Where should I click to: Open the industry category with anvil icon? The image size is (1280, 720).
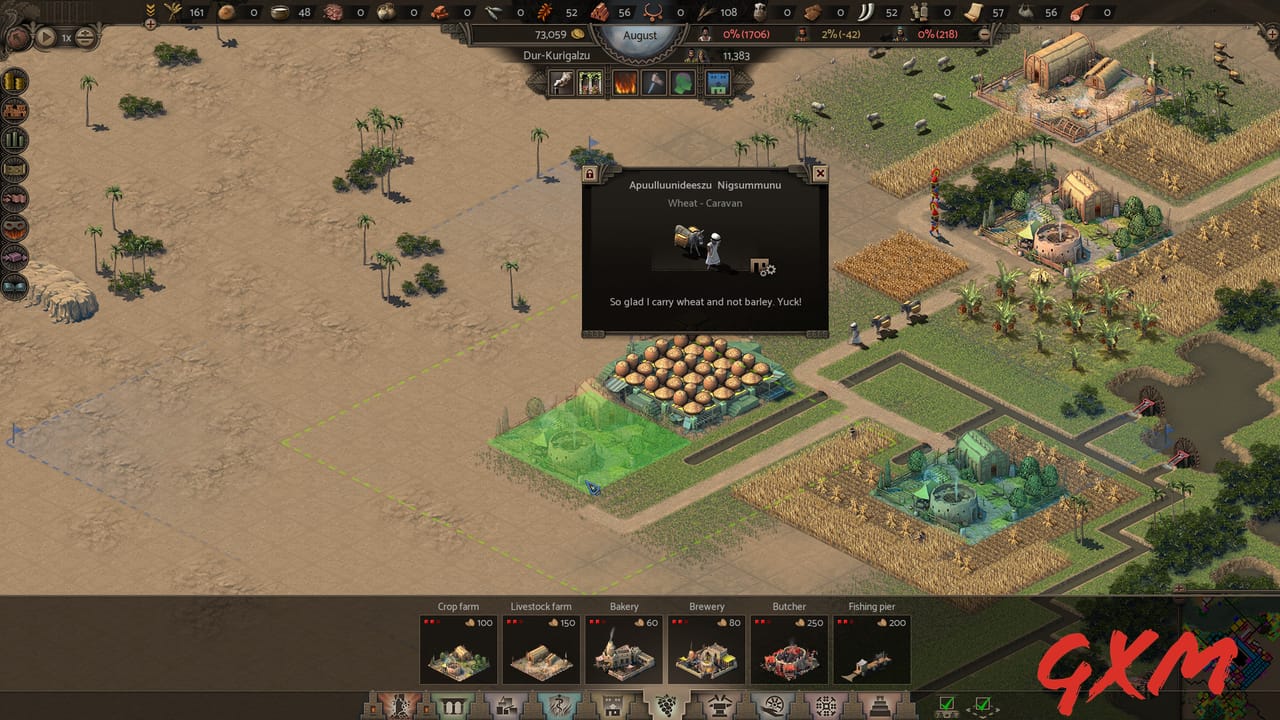pos(720,705)
